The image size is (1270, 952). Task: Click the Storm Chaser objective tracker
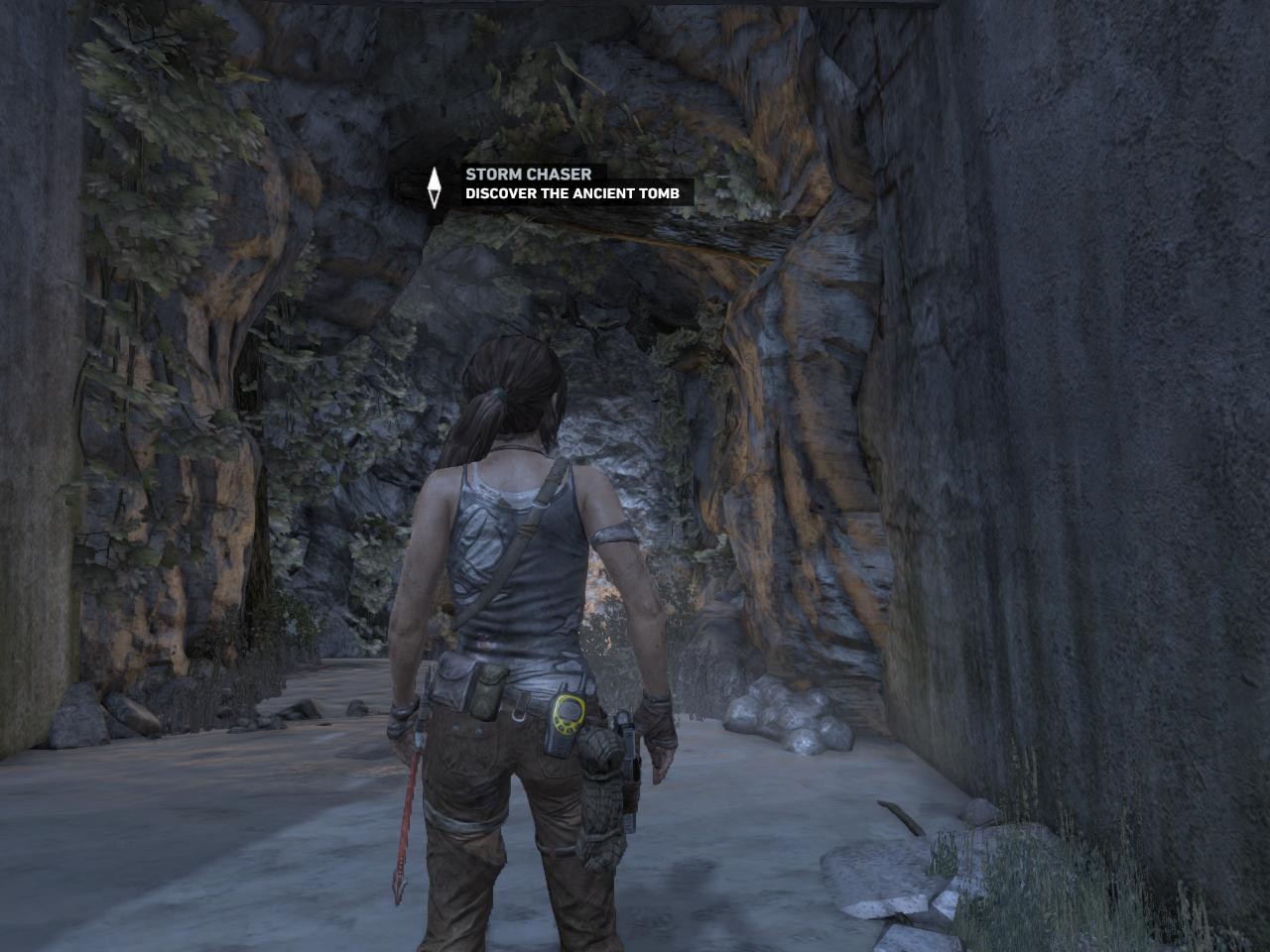[572, 184]
